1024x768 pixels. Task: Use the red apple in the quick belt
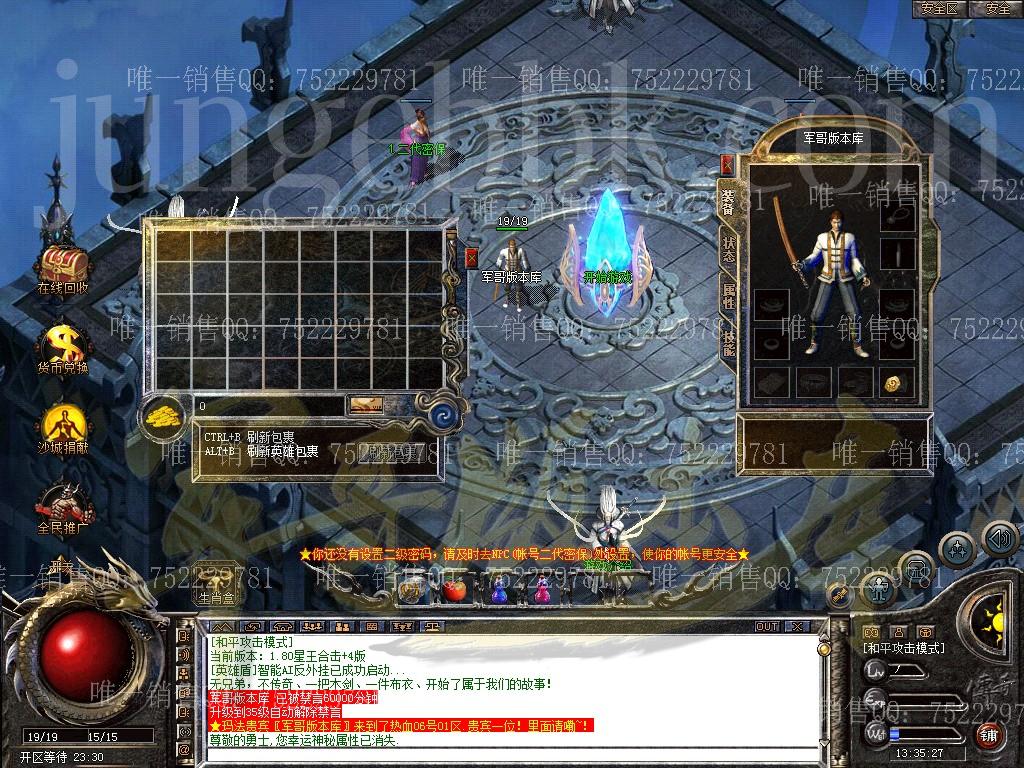point(455,591)
